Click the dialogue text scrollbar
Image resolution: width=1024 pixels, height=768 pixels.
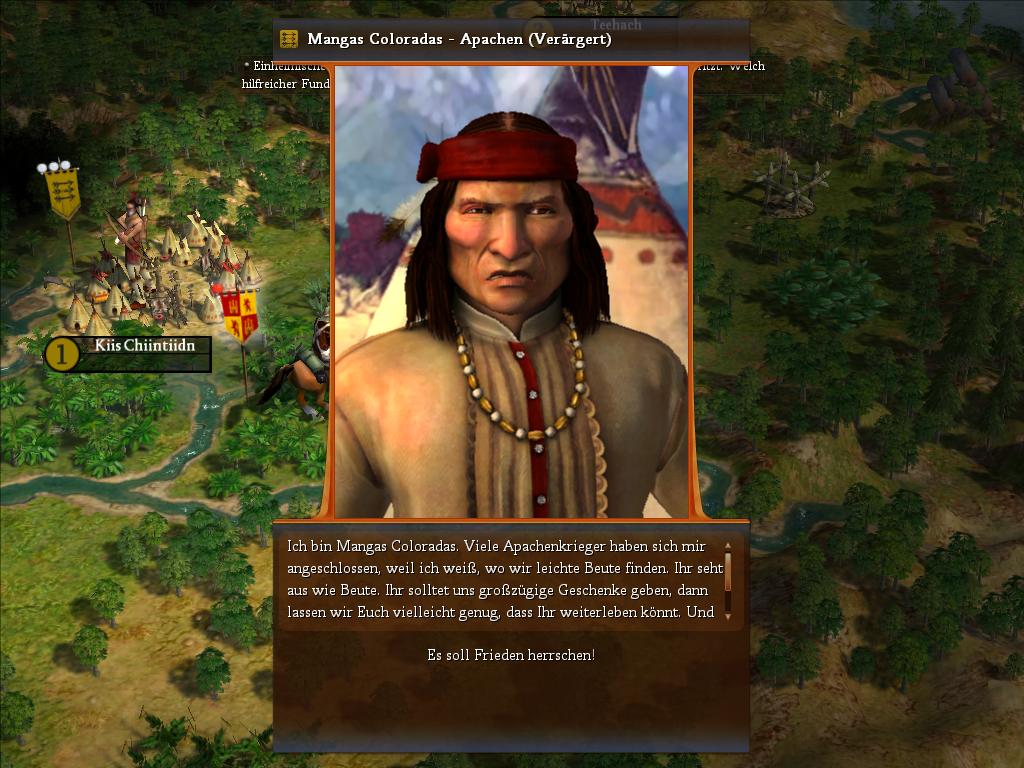[728, 580]
